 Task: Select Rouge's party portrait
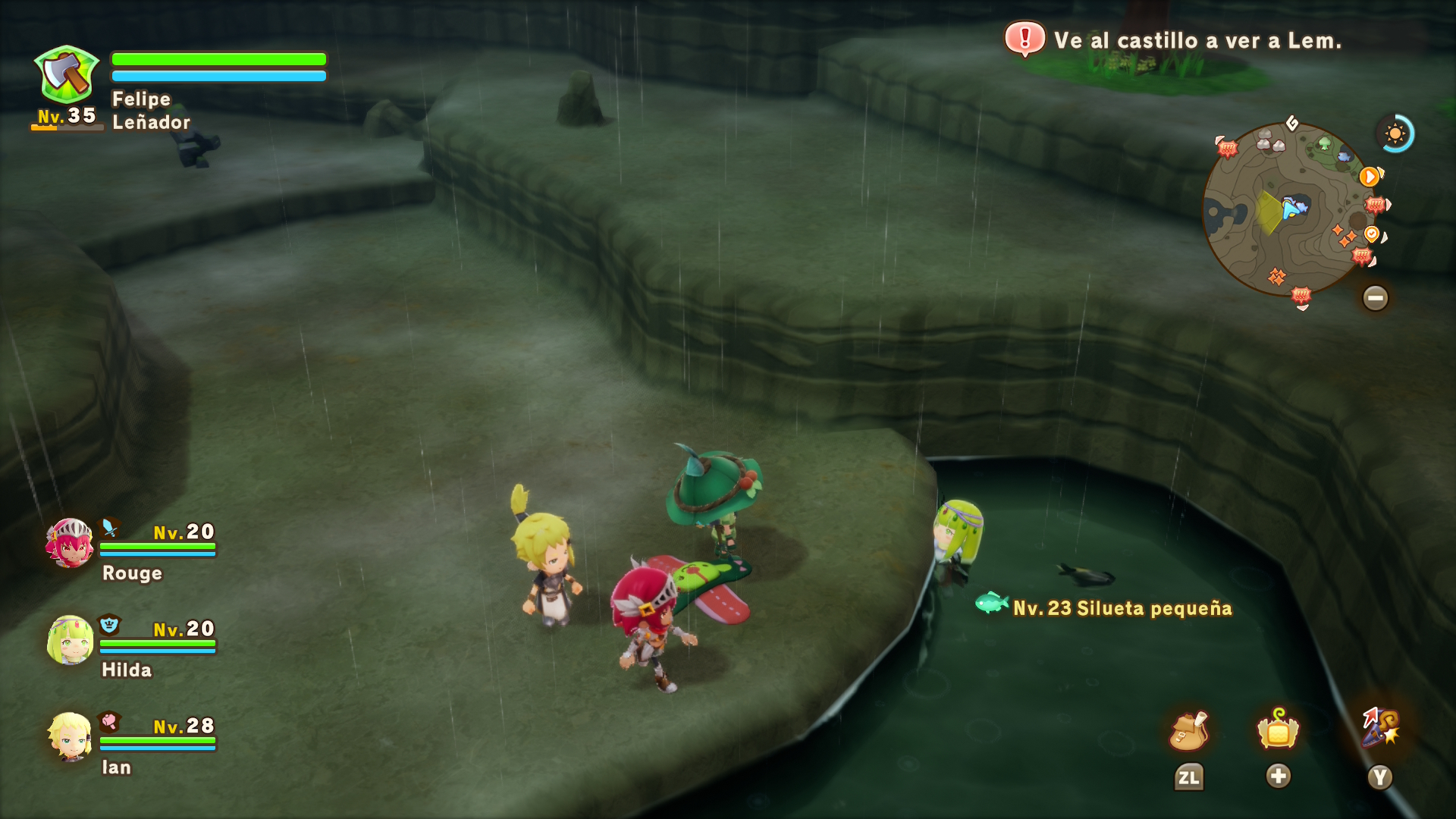(70, 543)
